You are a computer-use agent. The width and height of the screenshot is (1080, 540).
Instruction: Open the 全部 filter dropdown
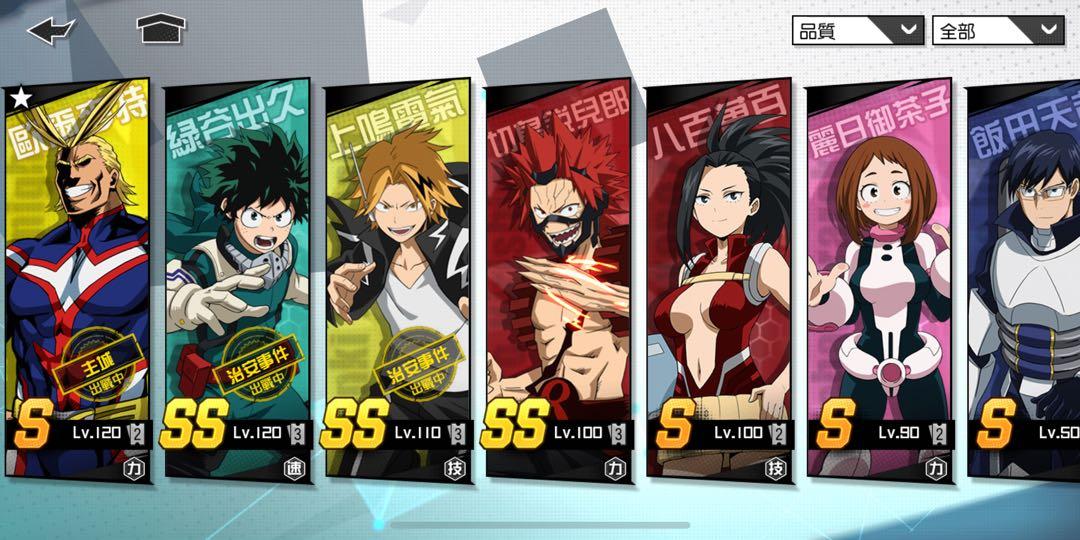tap(997, 30)
